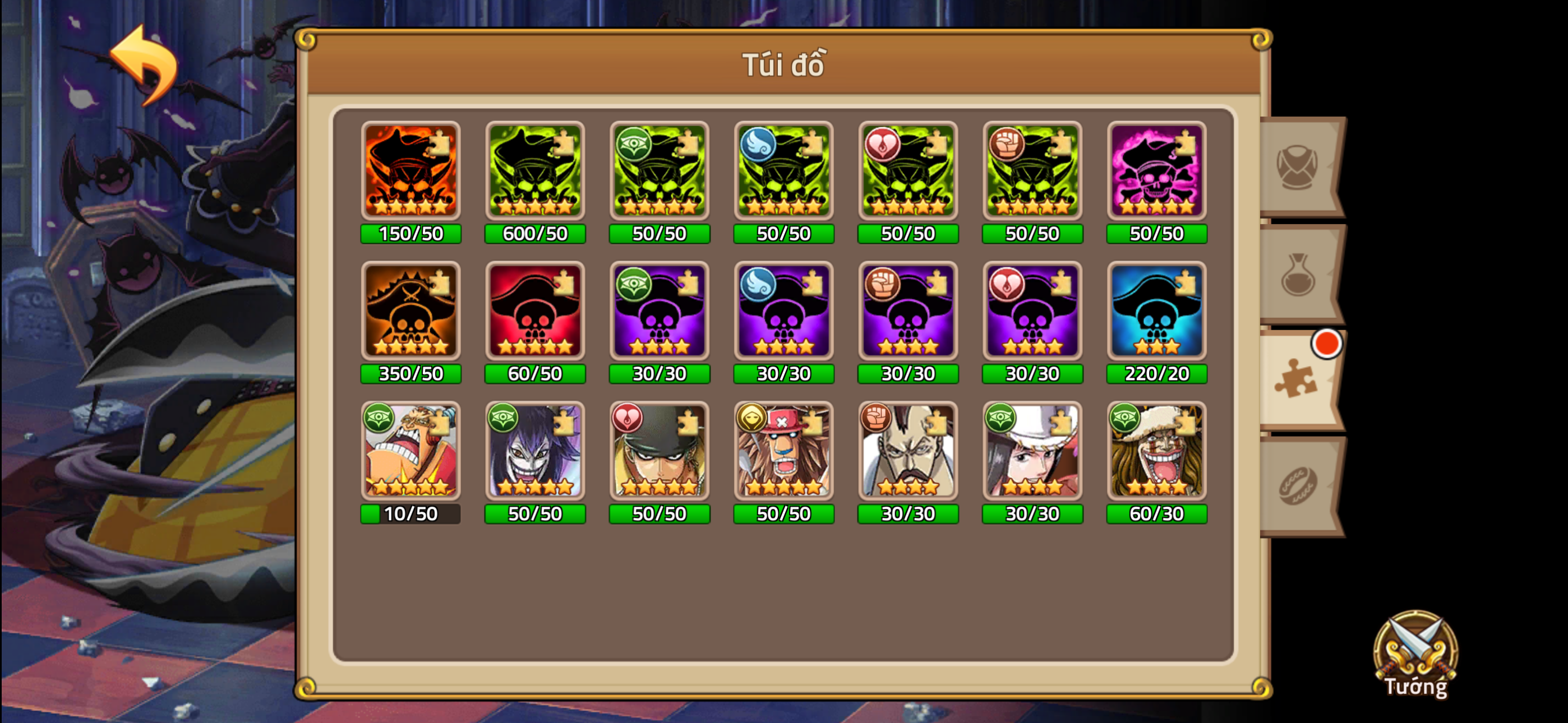Click the 10/50 progress bar under the first hero
This screenshot has height=723, width=1568.
pos(411,515)
